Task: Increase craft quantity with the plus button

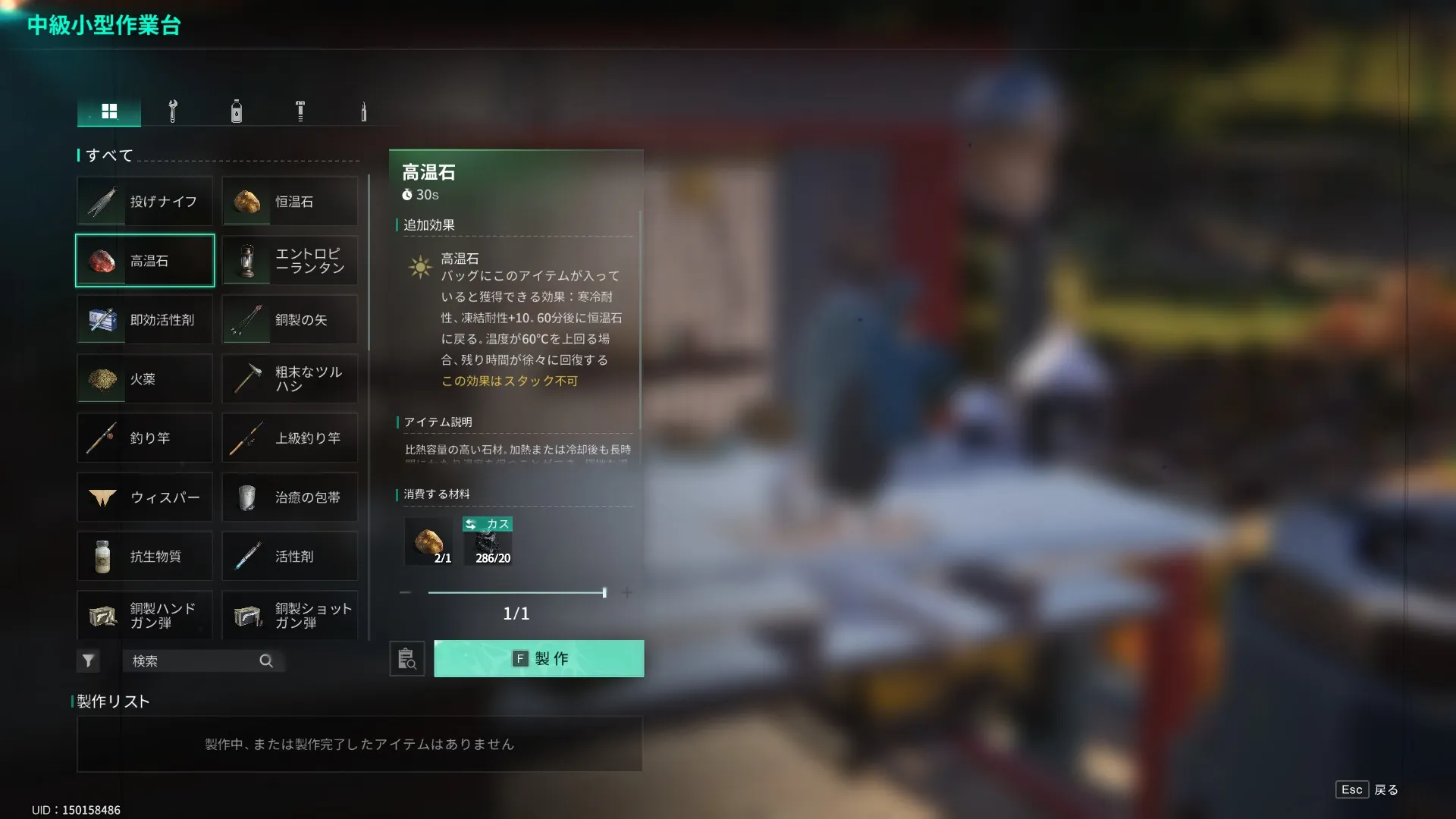Action: tap(627, 593)
